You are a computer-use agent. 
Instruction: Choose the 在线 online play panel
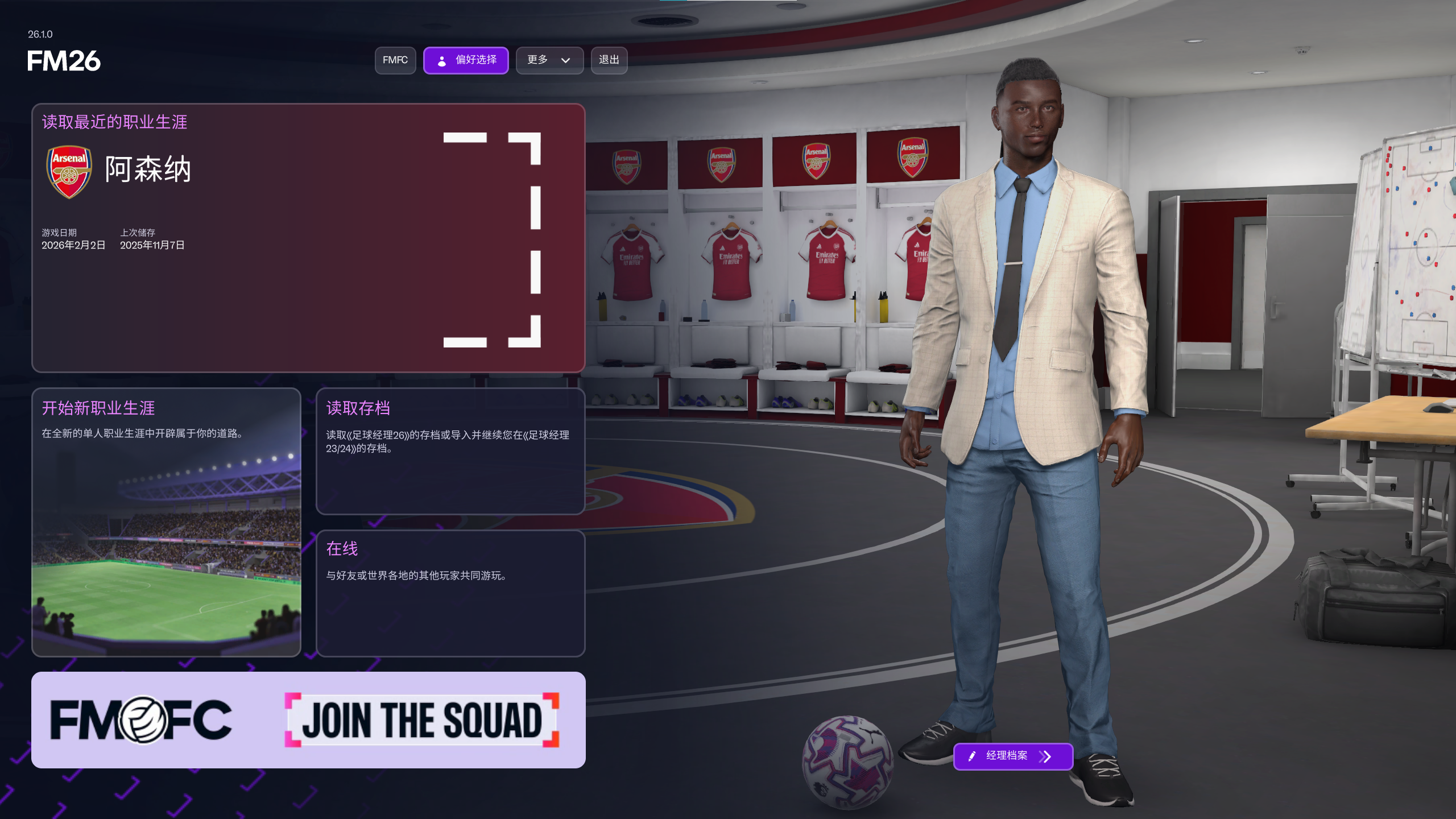pos(450,593)
